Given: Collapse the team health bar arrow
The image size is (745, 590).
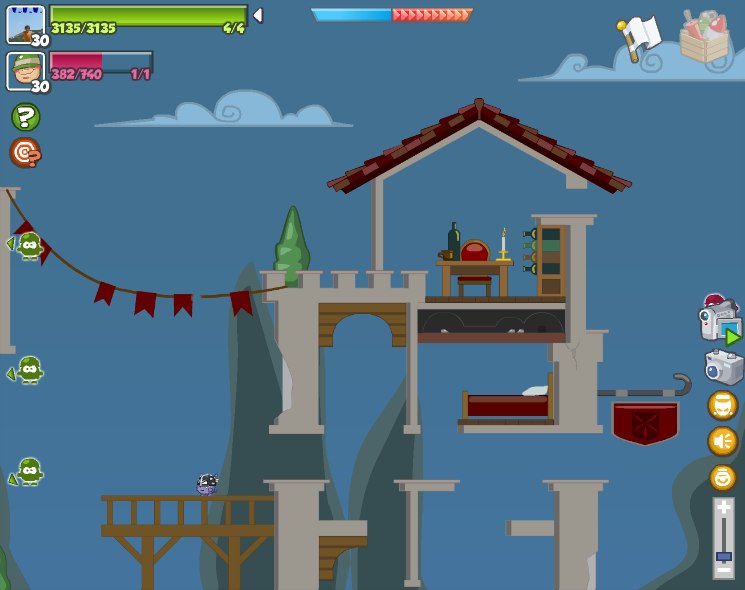Looking at the screenshot, I should pyautogui.click(x=258, y=15).
